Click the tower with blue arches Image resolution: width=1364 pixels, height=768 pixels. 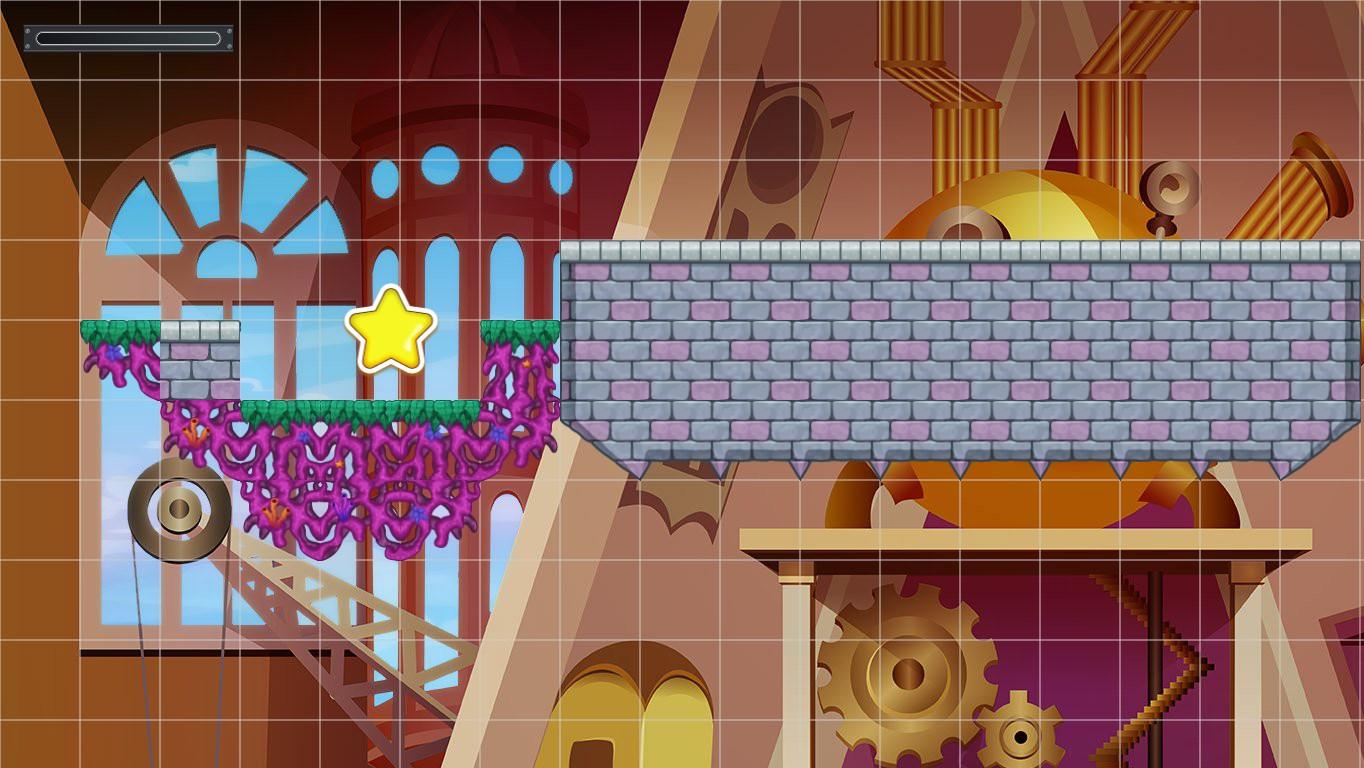(470, 180)
